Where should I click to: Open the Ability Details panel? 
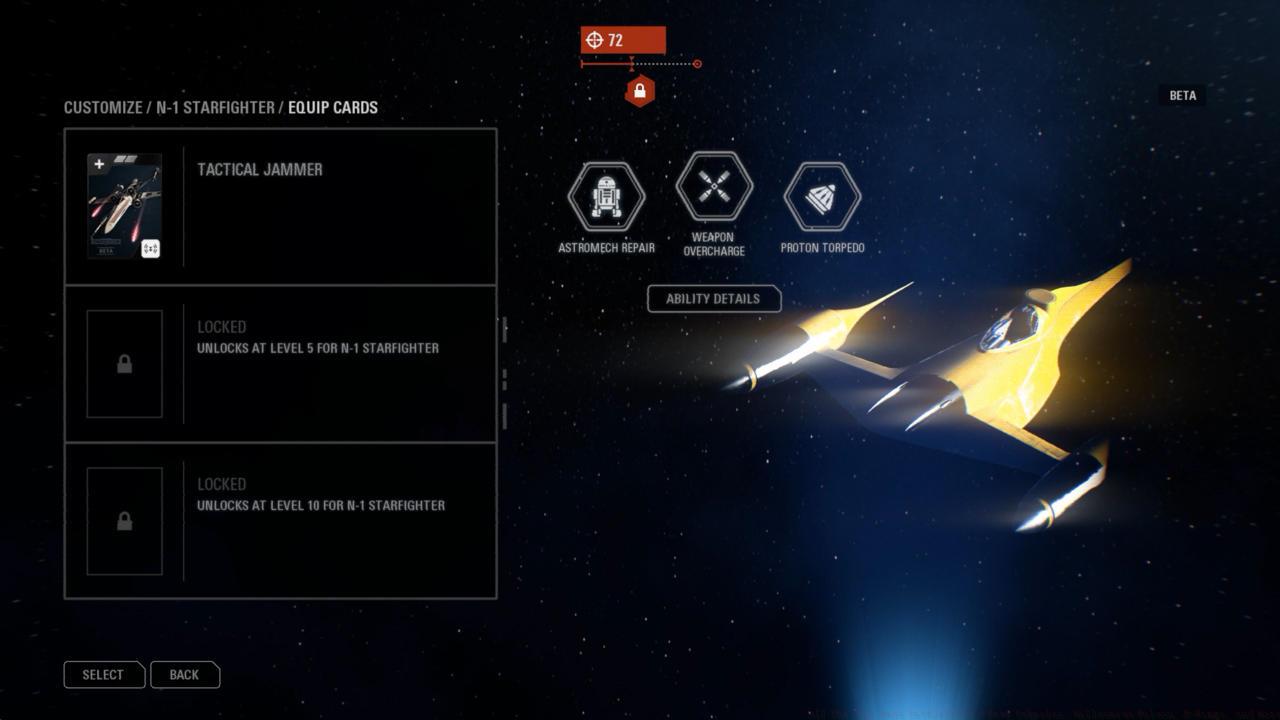714,298
